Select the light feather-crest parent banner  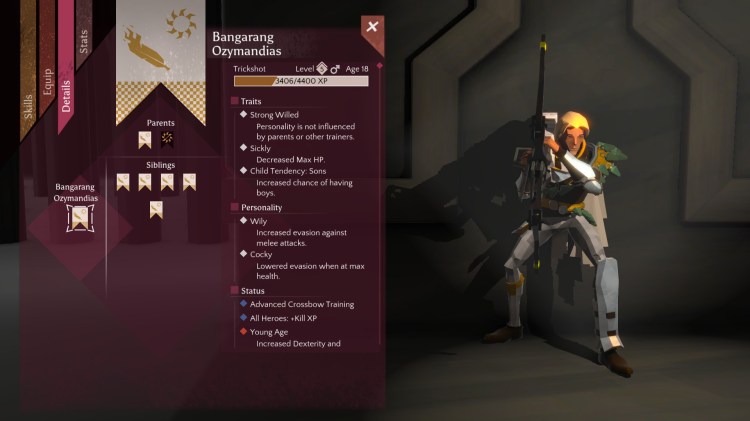click(x=145, y=140)
